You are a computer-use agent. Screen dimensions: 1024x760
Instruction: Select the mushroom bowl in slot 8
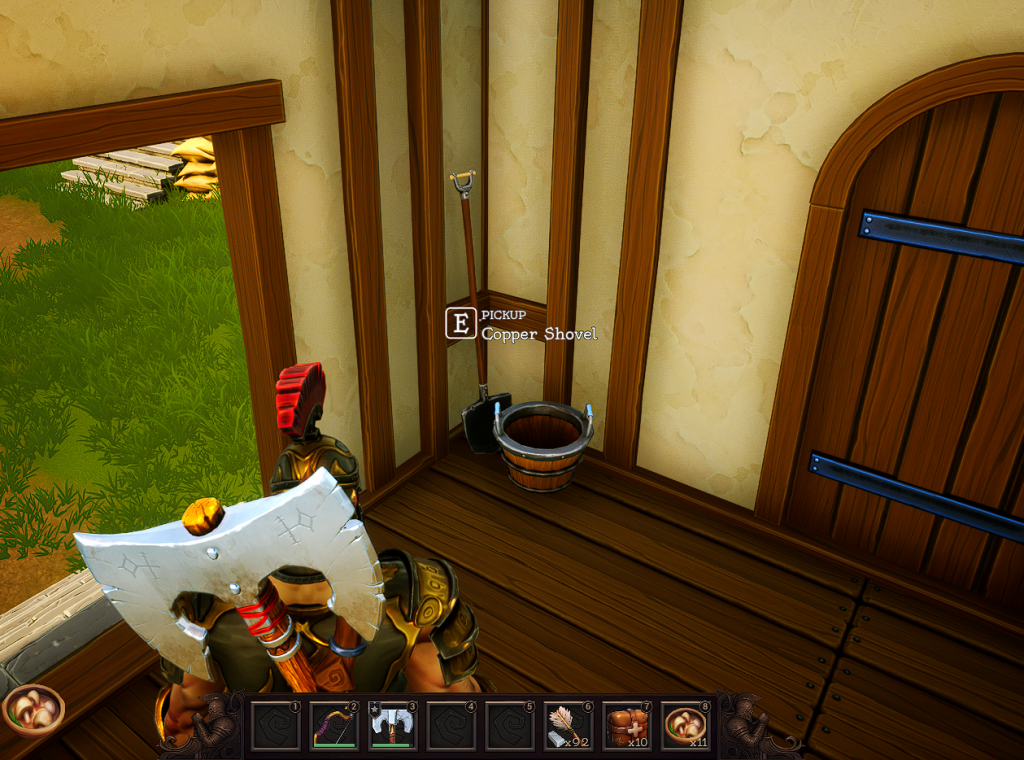tap(685, 725)
